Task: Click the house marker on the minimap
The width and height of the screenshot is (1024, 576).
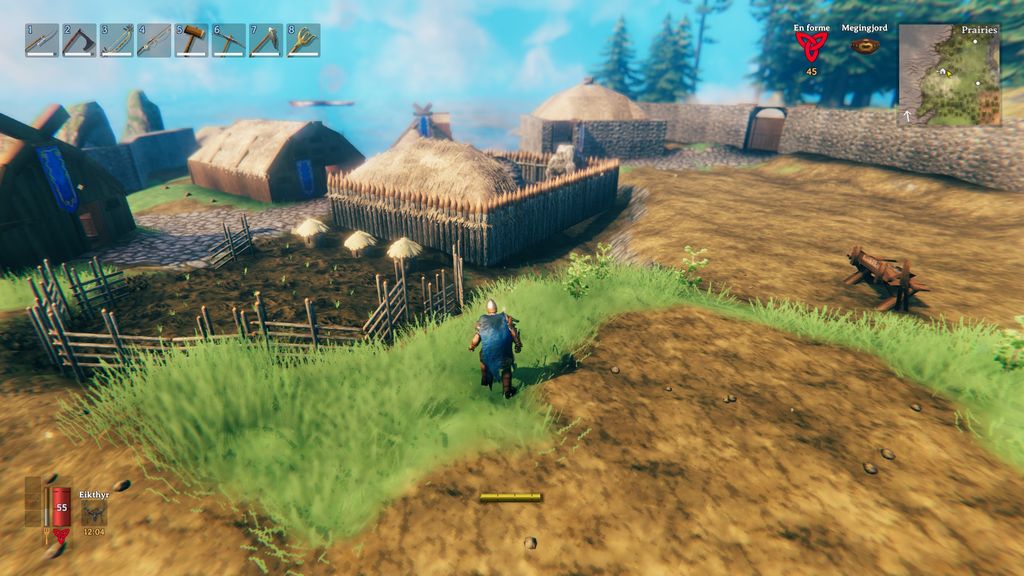Action: coord(941,71)
